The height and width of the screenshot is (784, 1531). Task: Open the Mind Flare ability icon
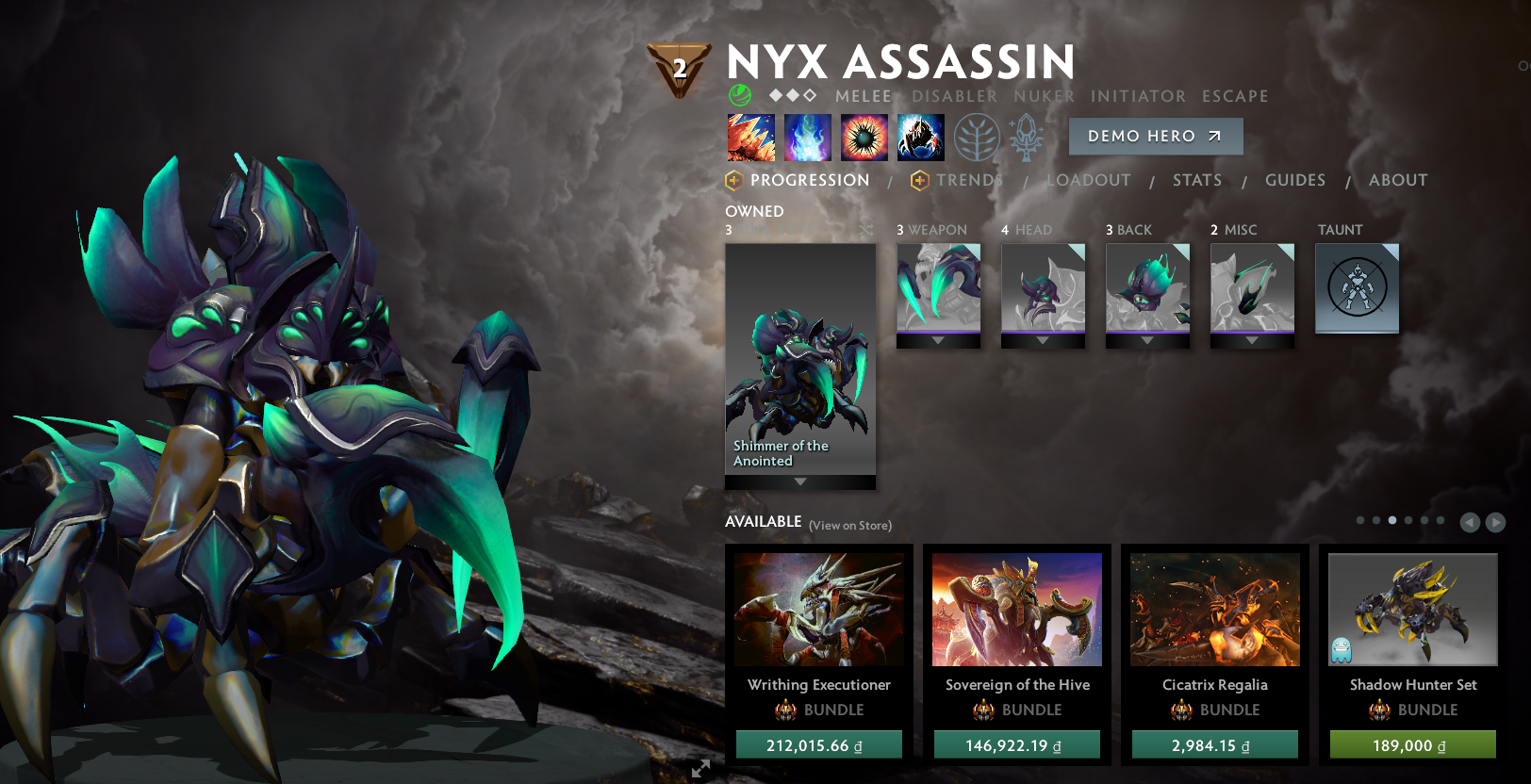click(x=808, y=137)
